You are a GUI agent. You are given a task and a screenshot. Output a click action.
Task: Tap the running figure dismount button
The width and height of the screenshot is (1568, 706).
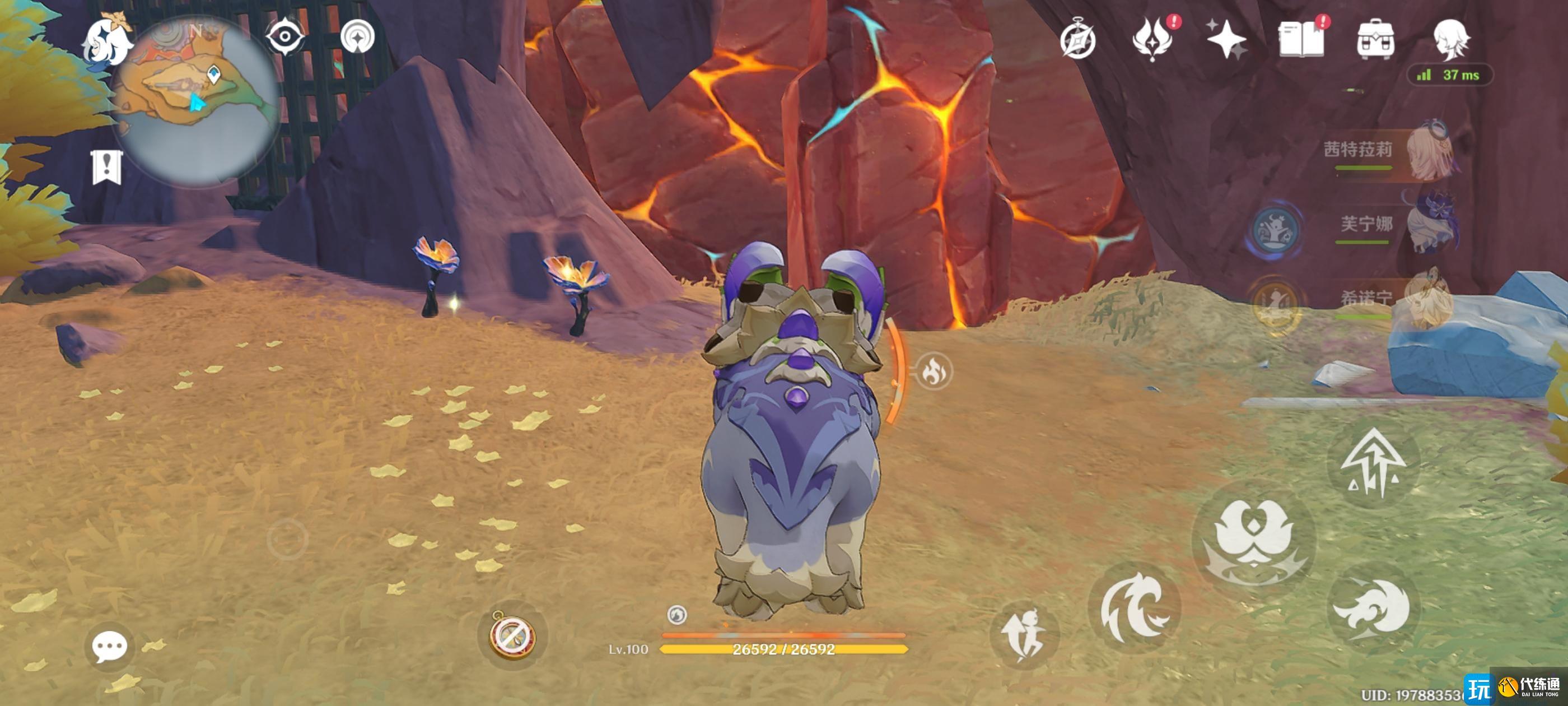point(1025,635)
